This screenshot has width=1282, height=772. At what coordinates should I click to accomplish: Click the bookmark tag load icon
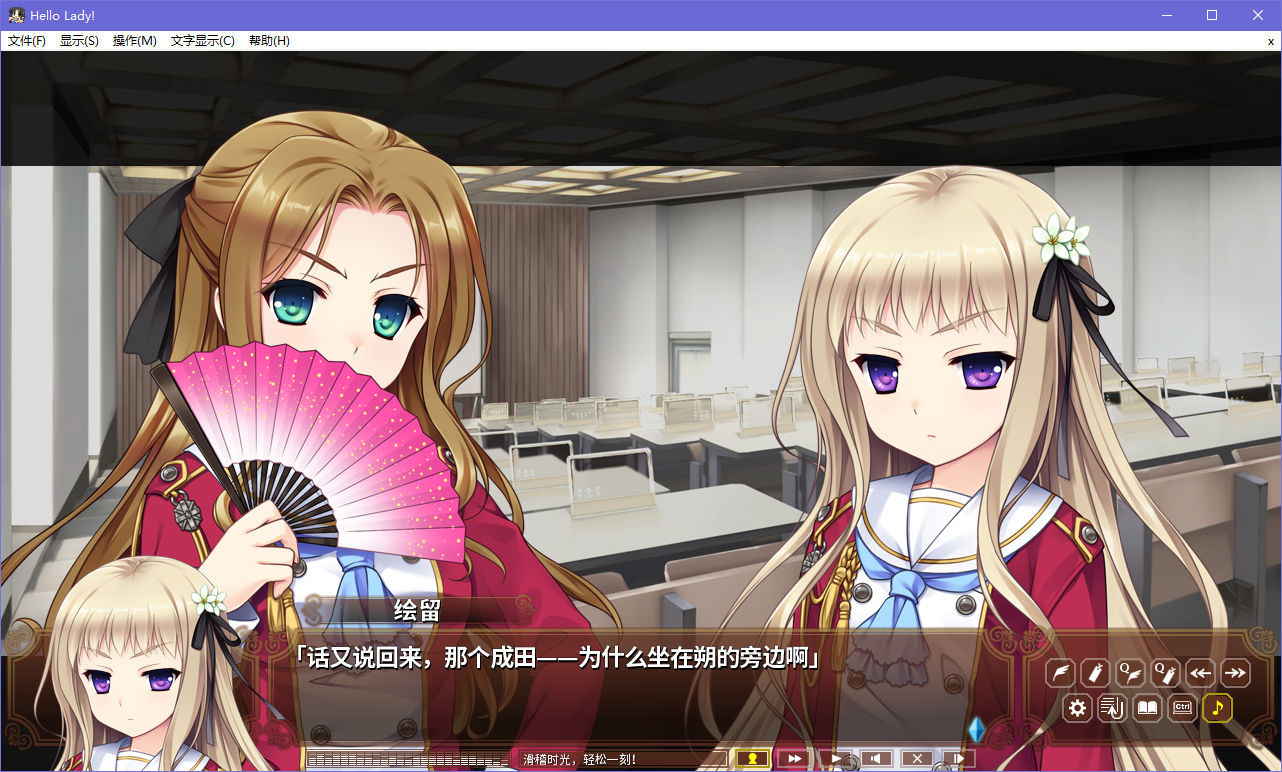click(1095, 673)
